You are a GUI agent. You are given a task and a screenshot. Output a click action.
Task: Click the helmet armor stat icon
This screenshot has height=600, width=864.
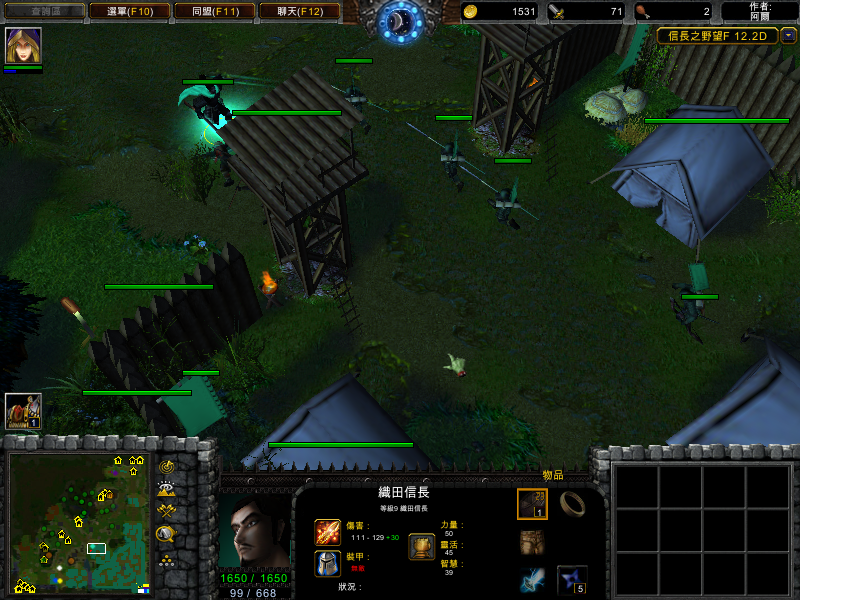point(328,563)
